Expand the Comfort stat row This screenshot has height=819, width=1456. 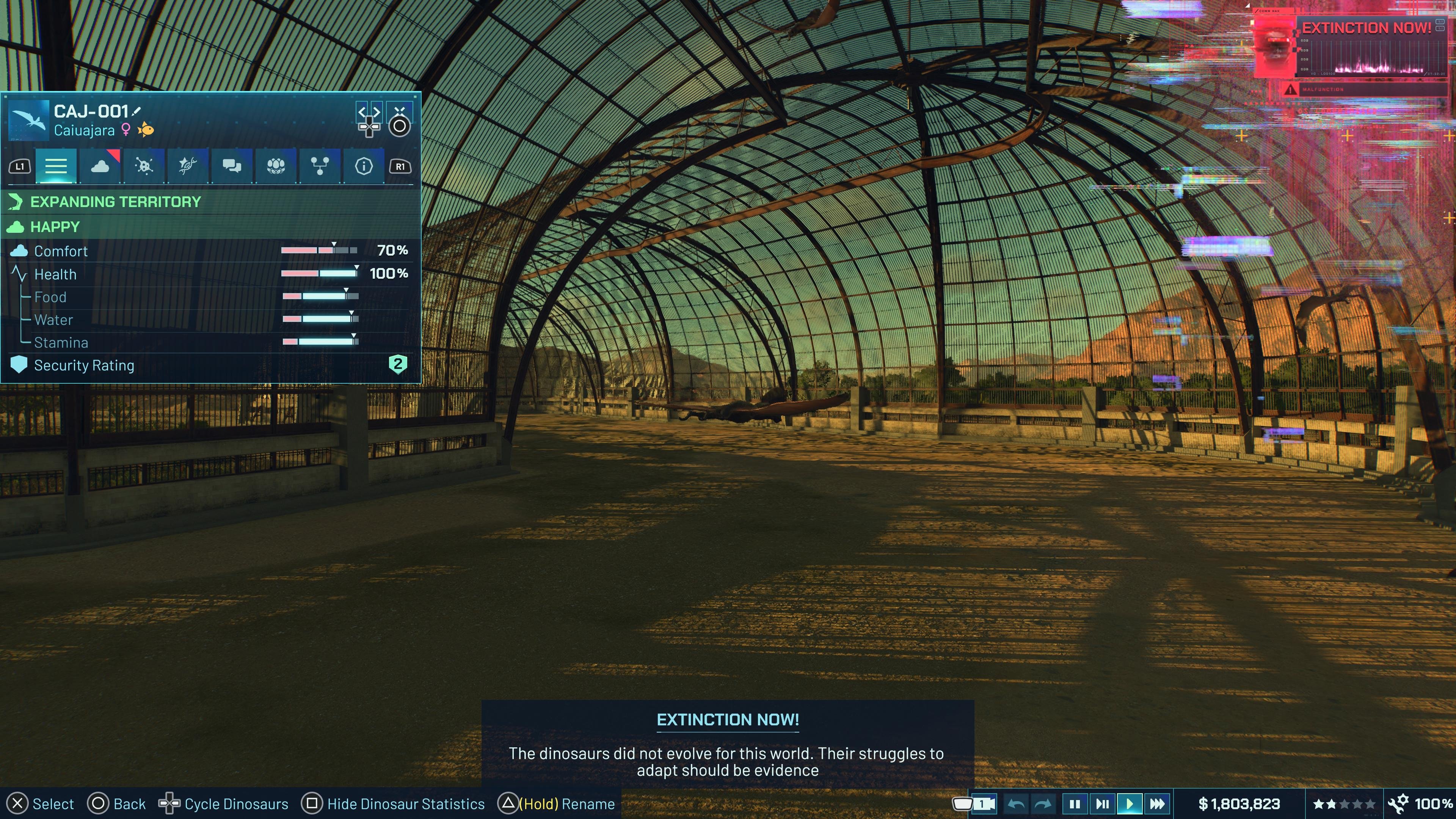(61, 251)
